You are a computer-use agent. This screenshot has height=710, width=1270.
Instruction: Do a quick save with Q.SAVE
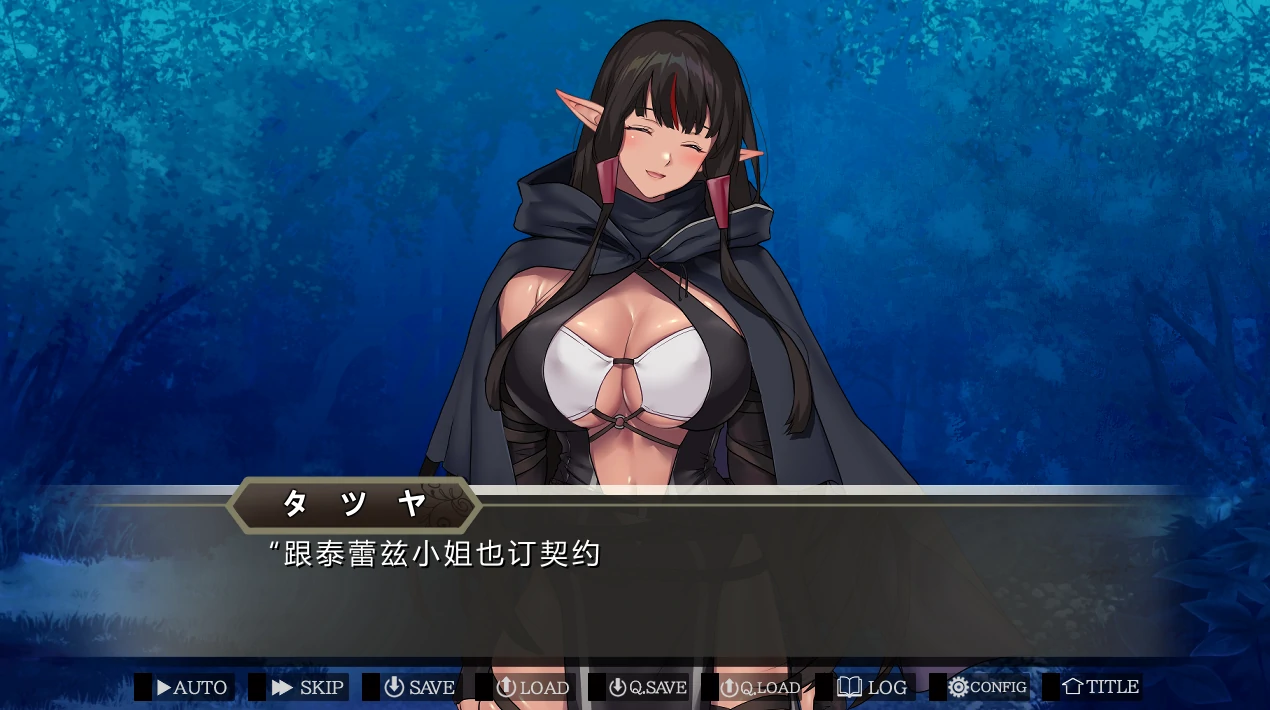point(648,688)
